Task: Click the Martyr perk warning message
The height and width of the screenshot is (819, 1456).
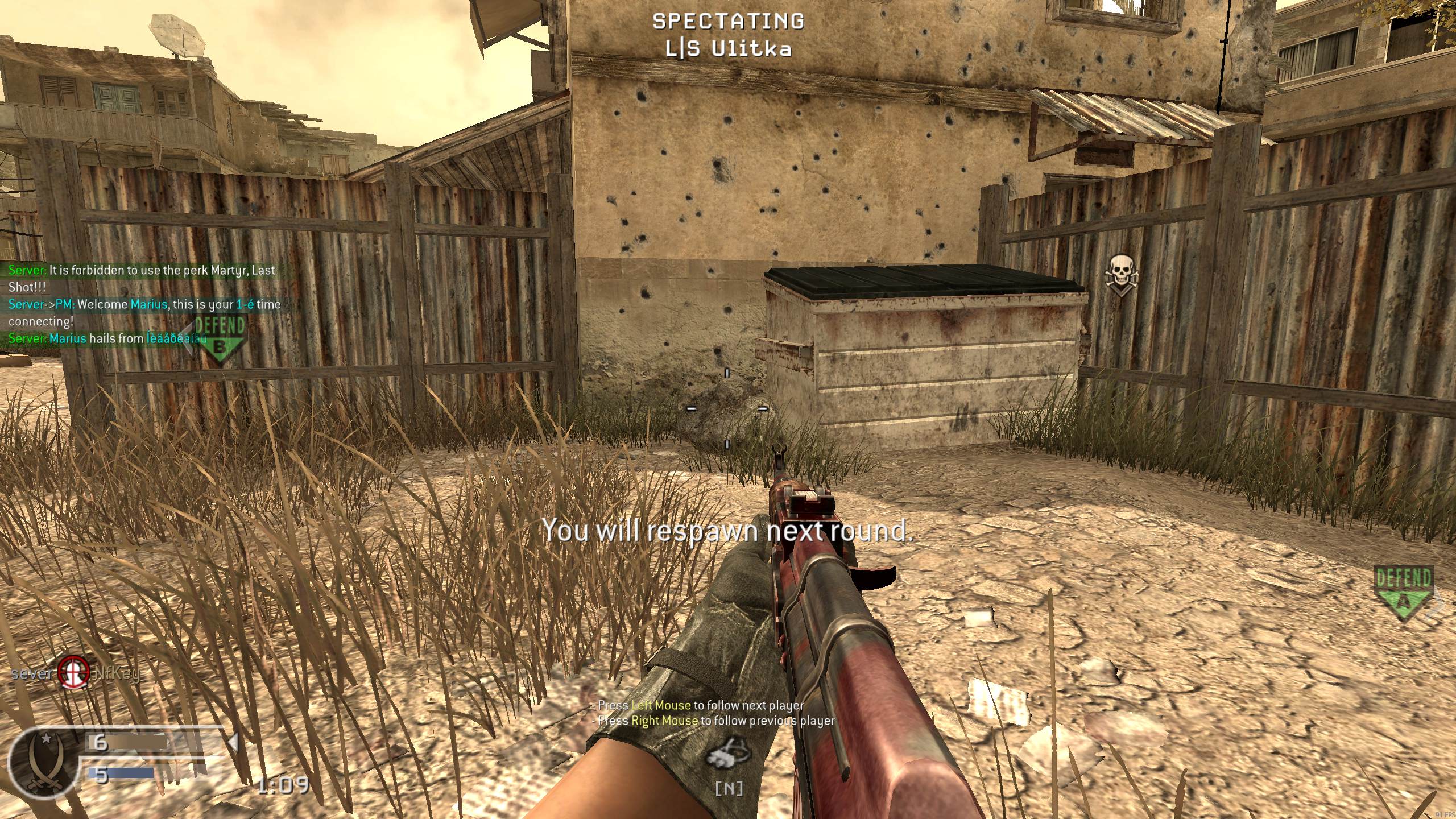Action: [x=141, y=271]
